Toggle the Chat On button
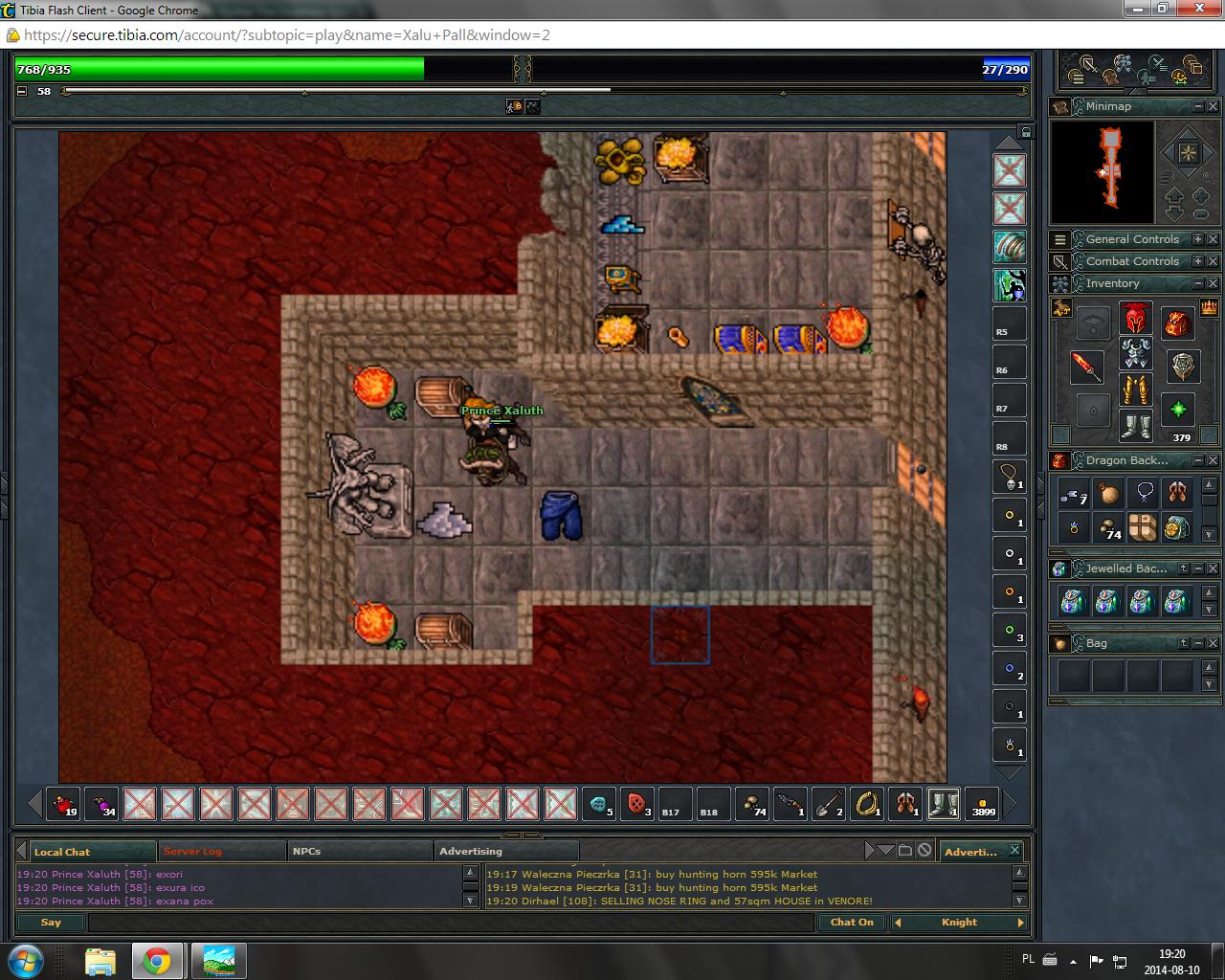 (x=851, y=923)
